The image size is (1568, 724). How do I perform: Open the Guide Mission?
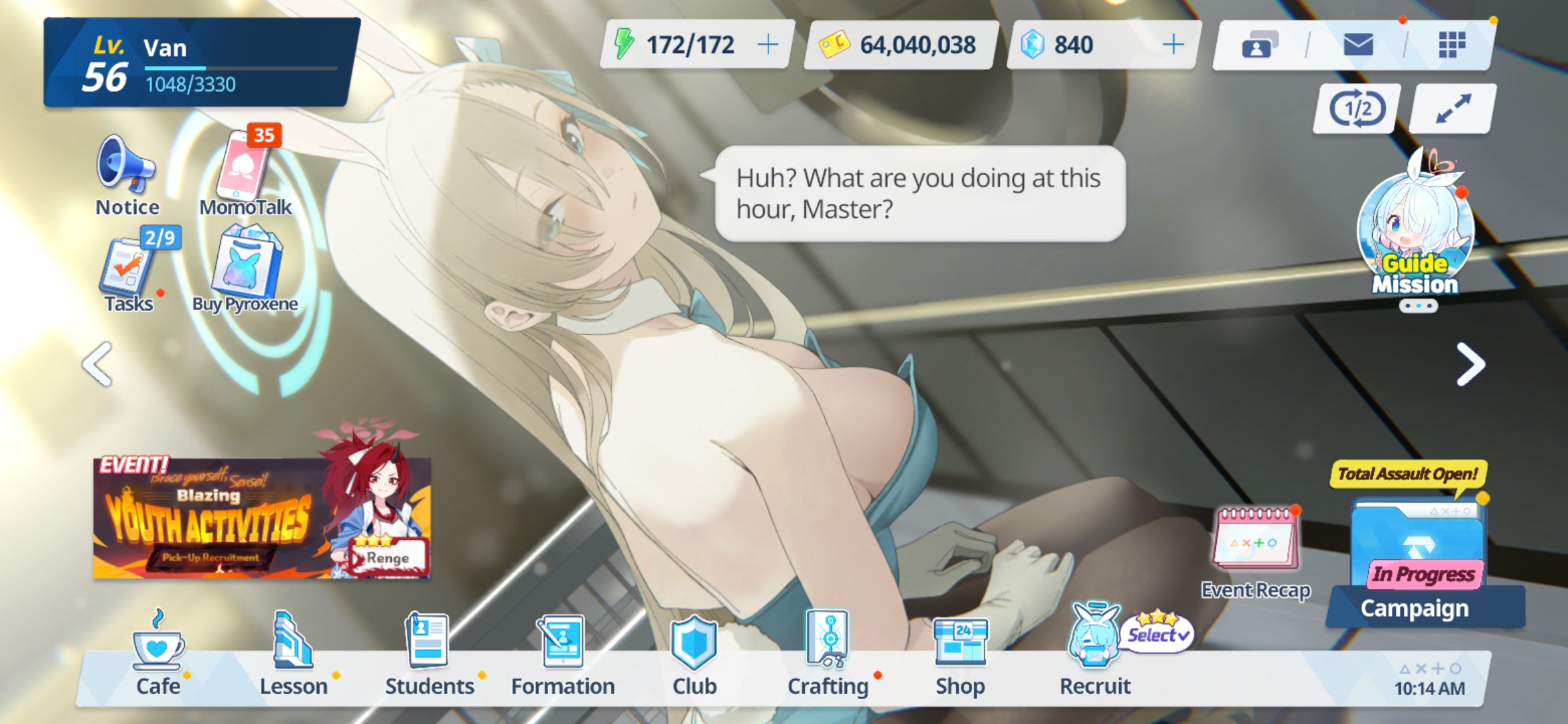(1415, 231)
